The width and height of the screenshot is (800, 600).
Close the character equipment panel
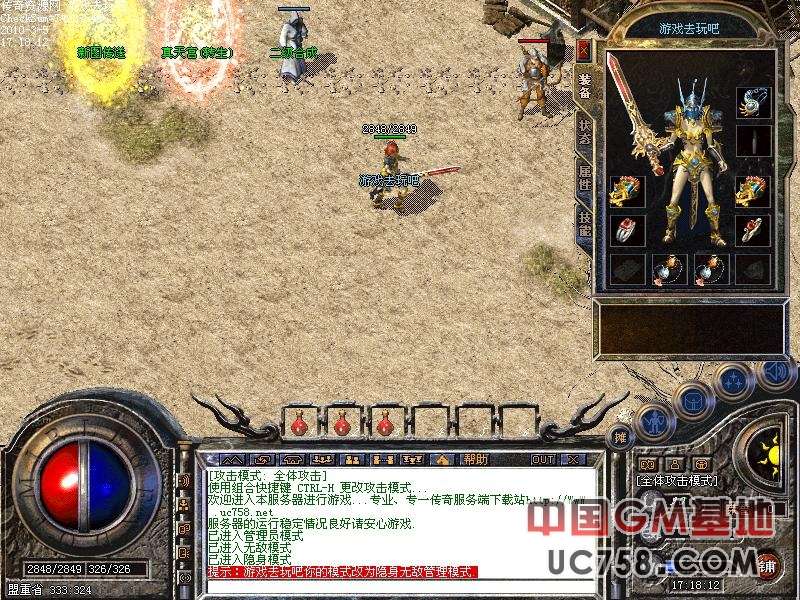pyautogui.click(x=584, y=50)
